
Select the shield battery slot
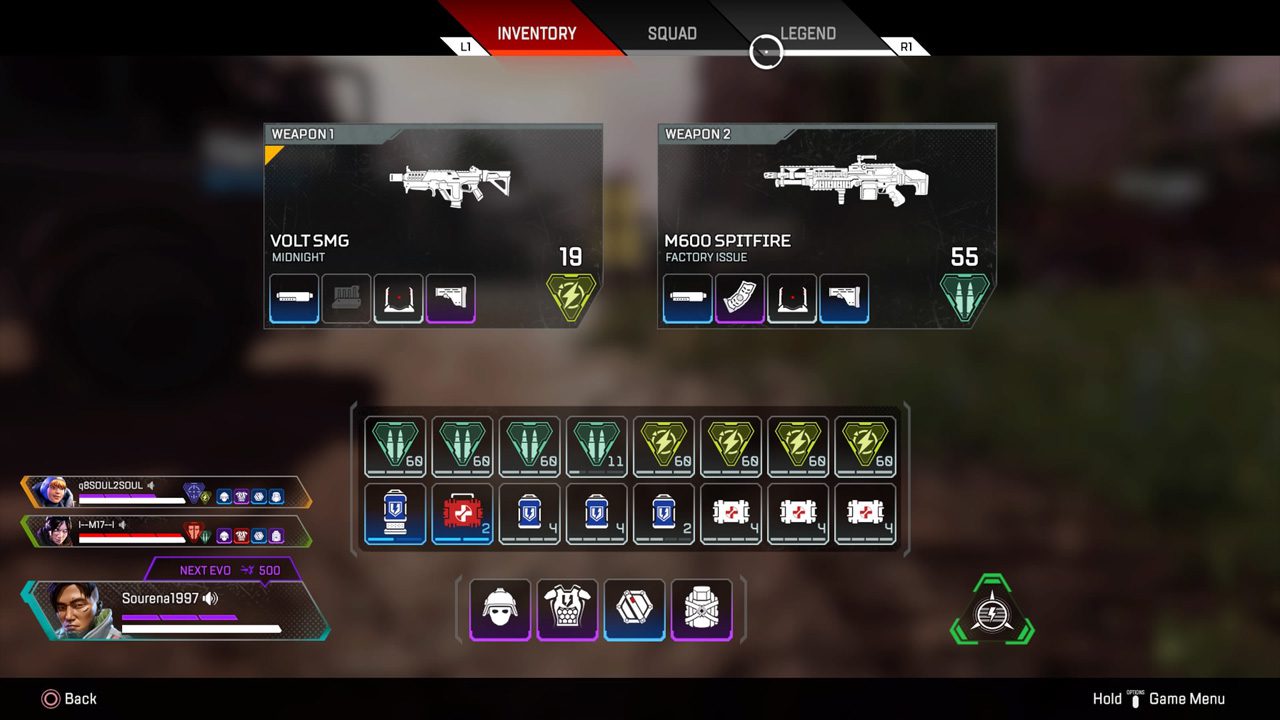click(395, 514)
